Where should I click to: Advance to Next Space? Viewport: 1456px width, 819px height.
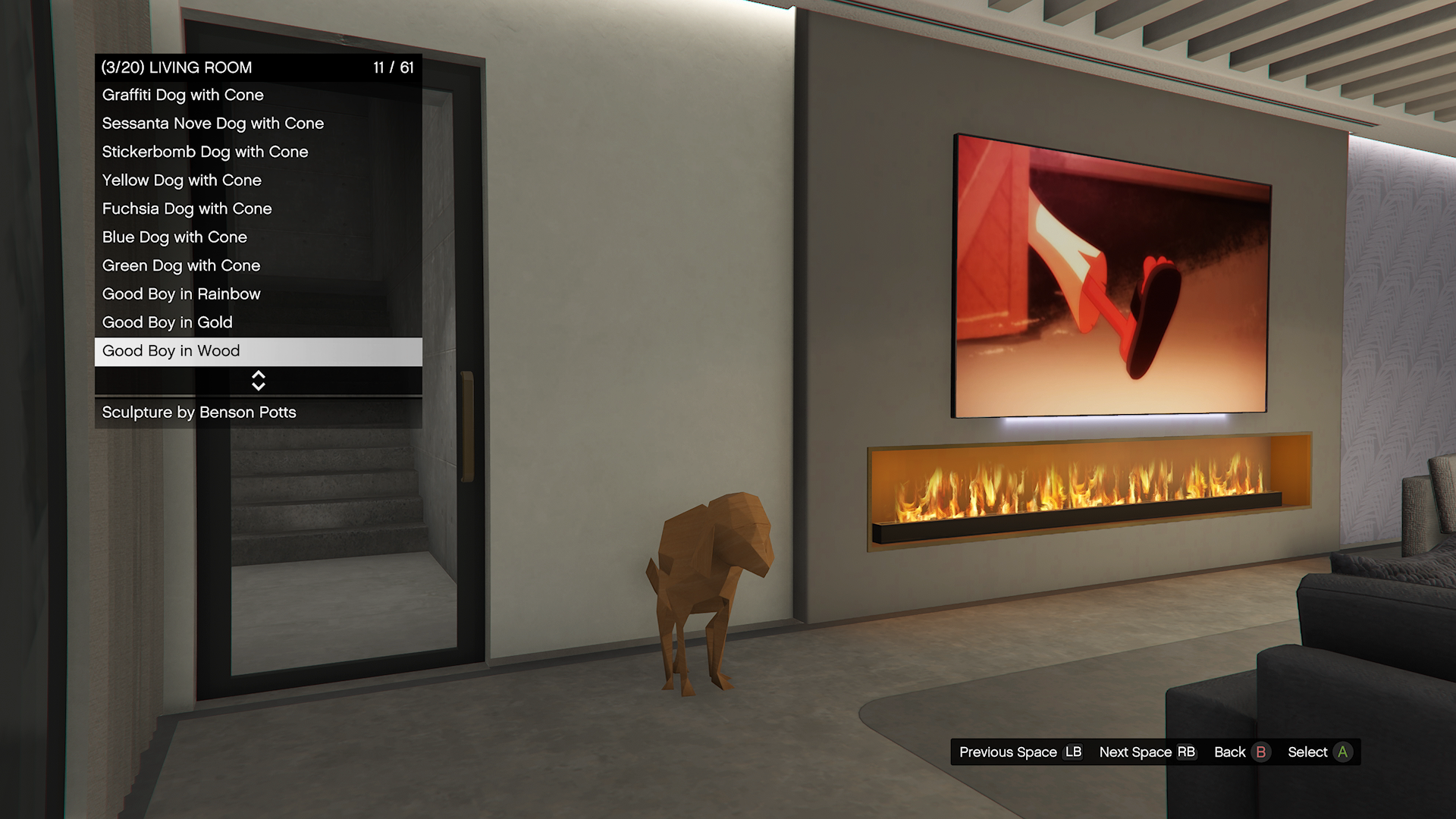pyautogui.click(x=1147, y=752)
